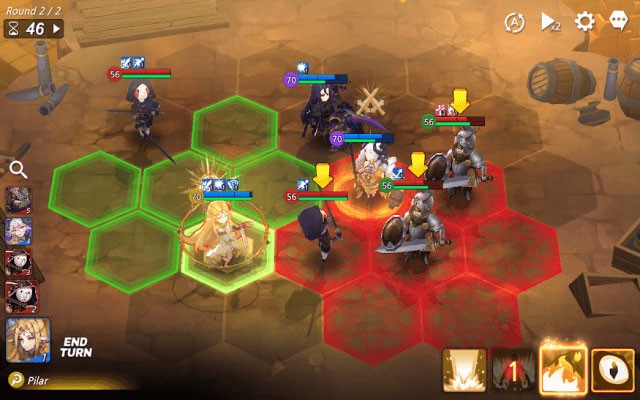The height and width of the screenshot is (400, 640).
Task: Target the hooded enemy with yellow arrow
Action: 320,230
